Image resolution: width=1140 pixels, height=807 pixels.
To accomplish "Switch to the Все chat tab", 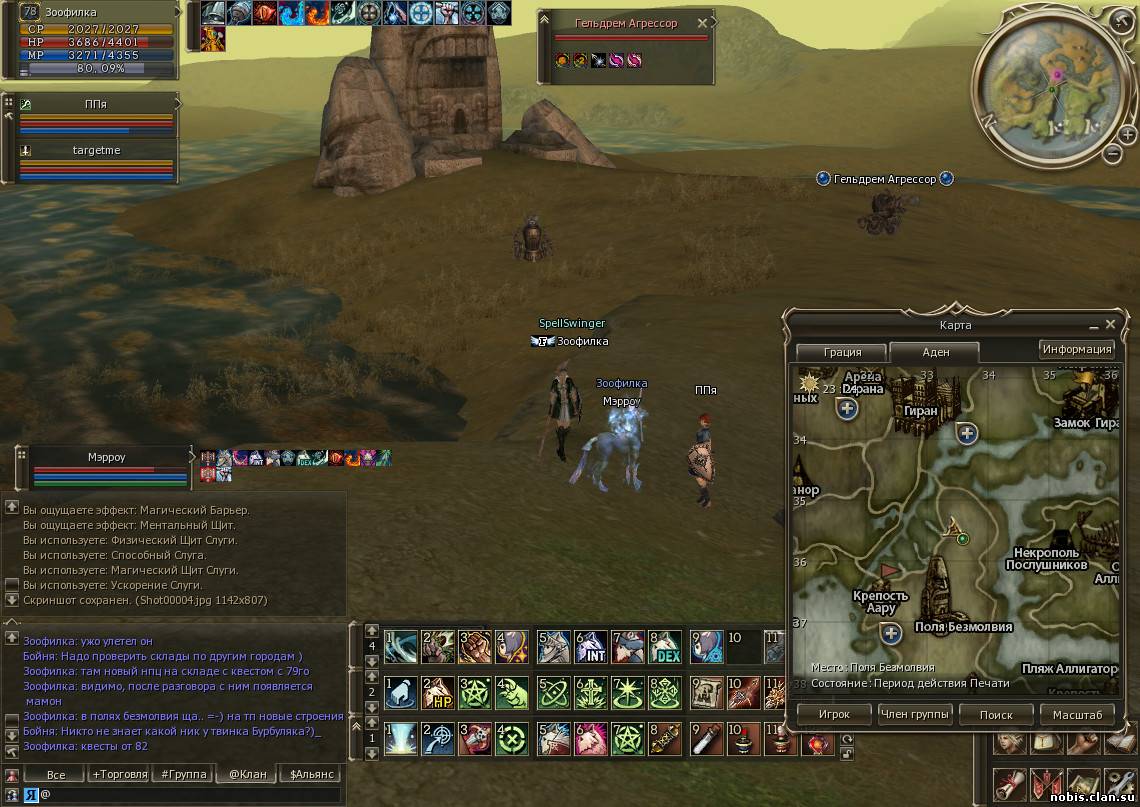I will coord(56,774).
